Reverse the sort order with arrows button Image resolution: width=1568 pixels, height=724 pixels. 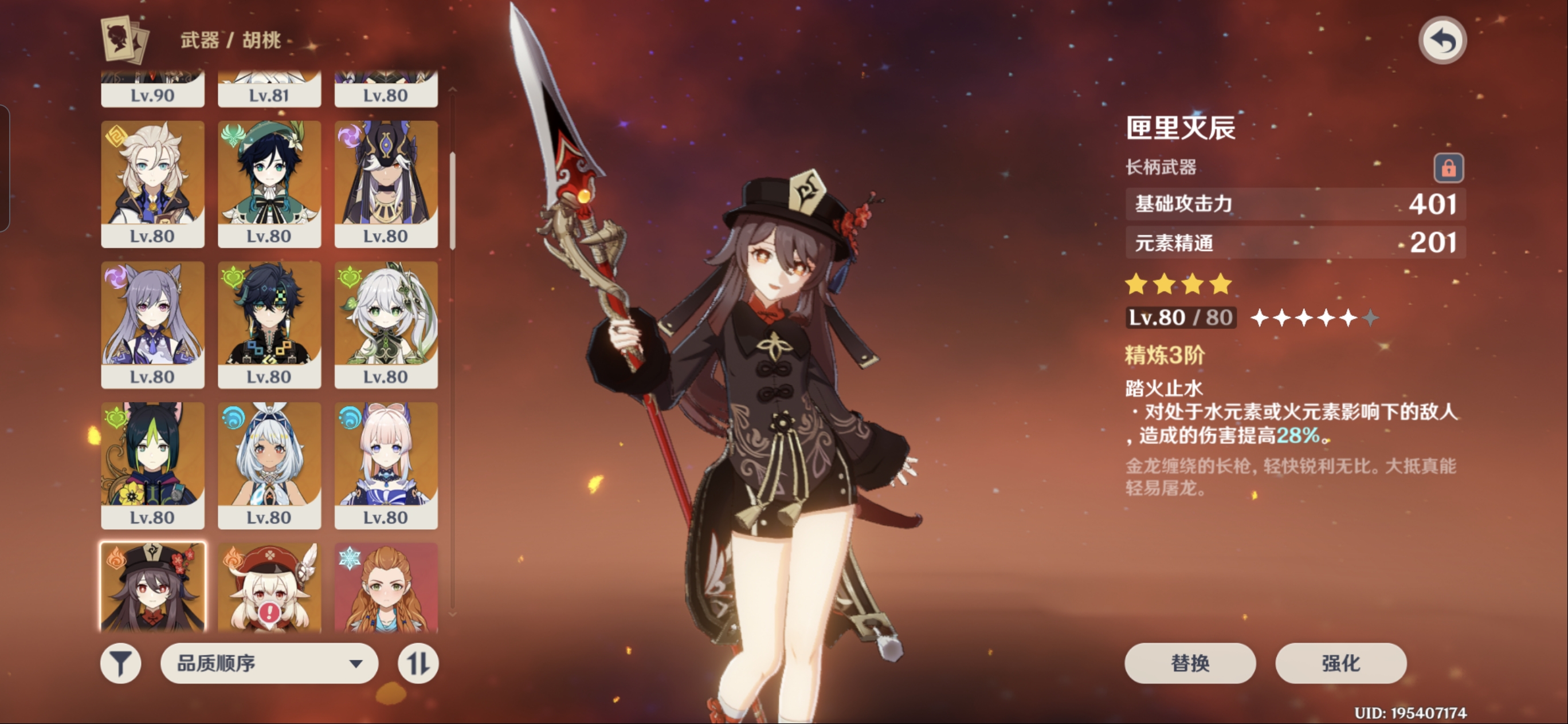click(x=418, y=663)
